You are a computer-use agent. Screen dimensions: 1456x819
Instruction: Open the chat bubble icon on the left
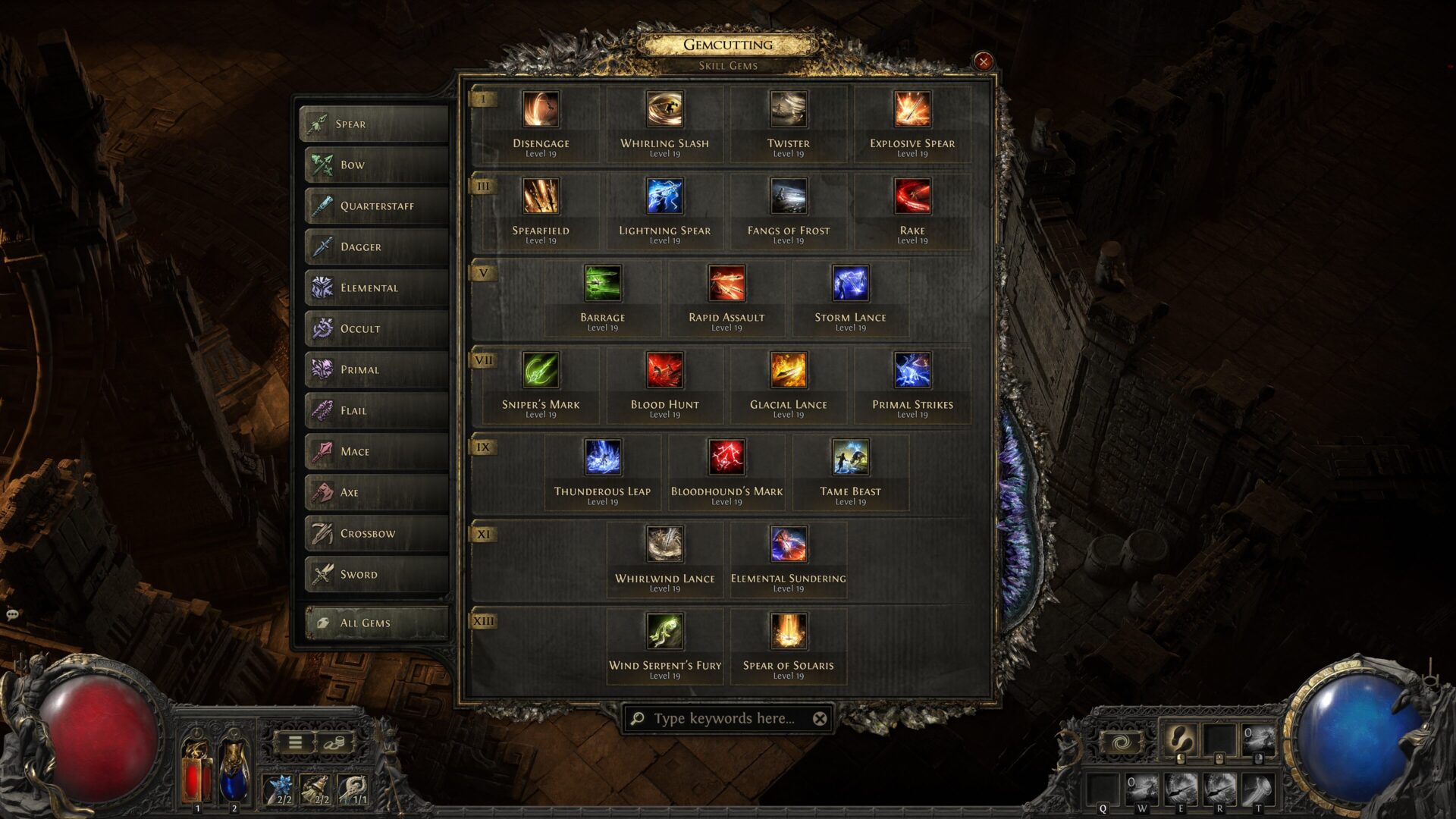coord(12,614)
